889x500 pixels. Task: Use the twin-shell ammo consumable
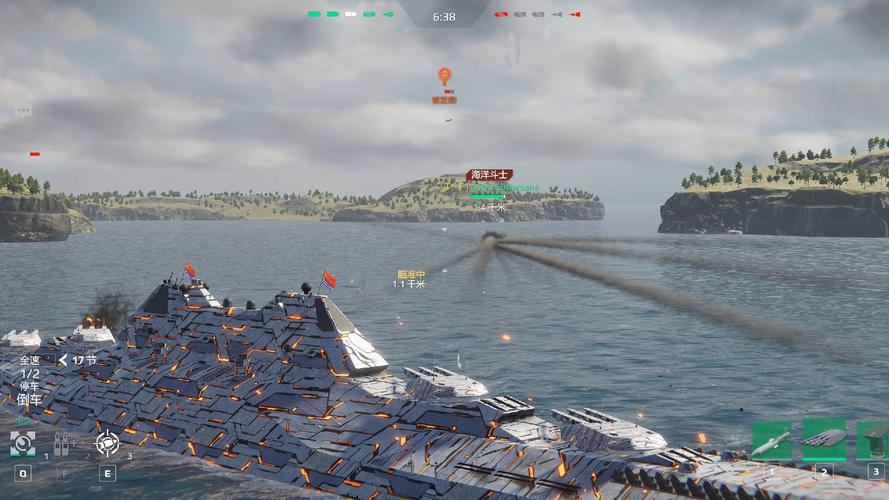(x=63, y=442)
